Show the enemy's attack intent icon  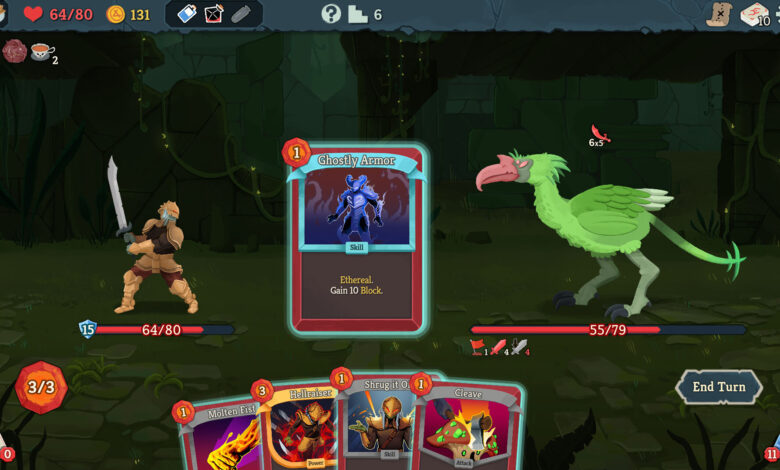click(600, 135)
